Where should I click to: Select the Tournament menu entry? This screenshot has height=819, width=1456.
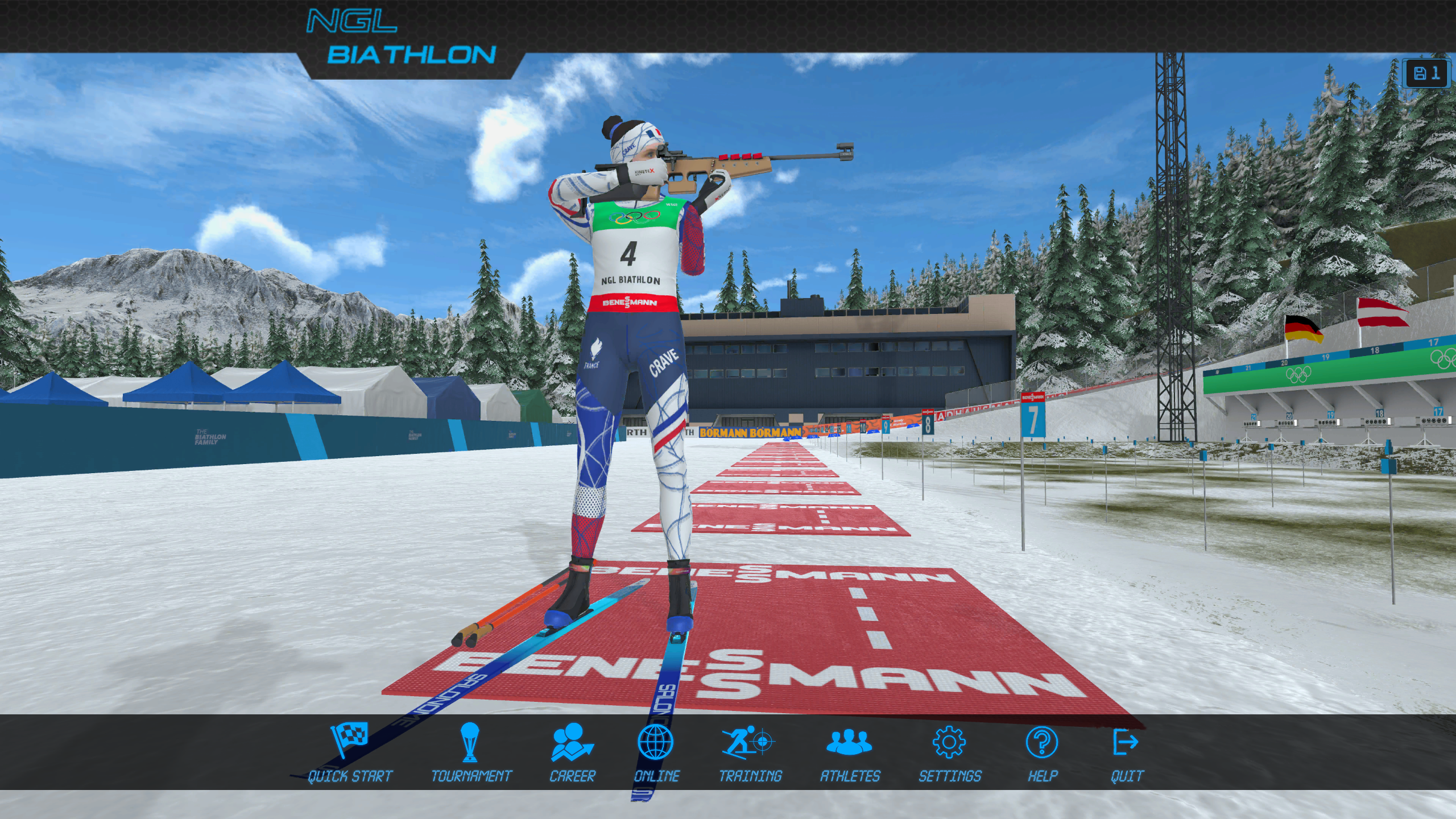471,752
